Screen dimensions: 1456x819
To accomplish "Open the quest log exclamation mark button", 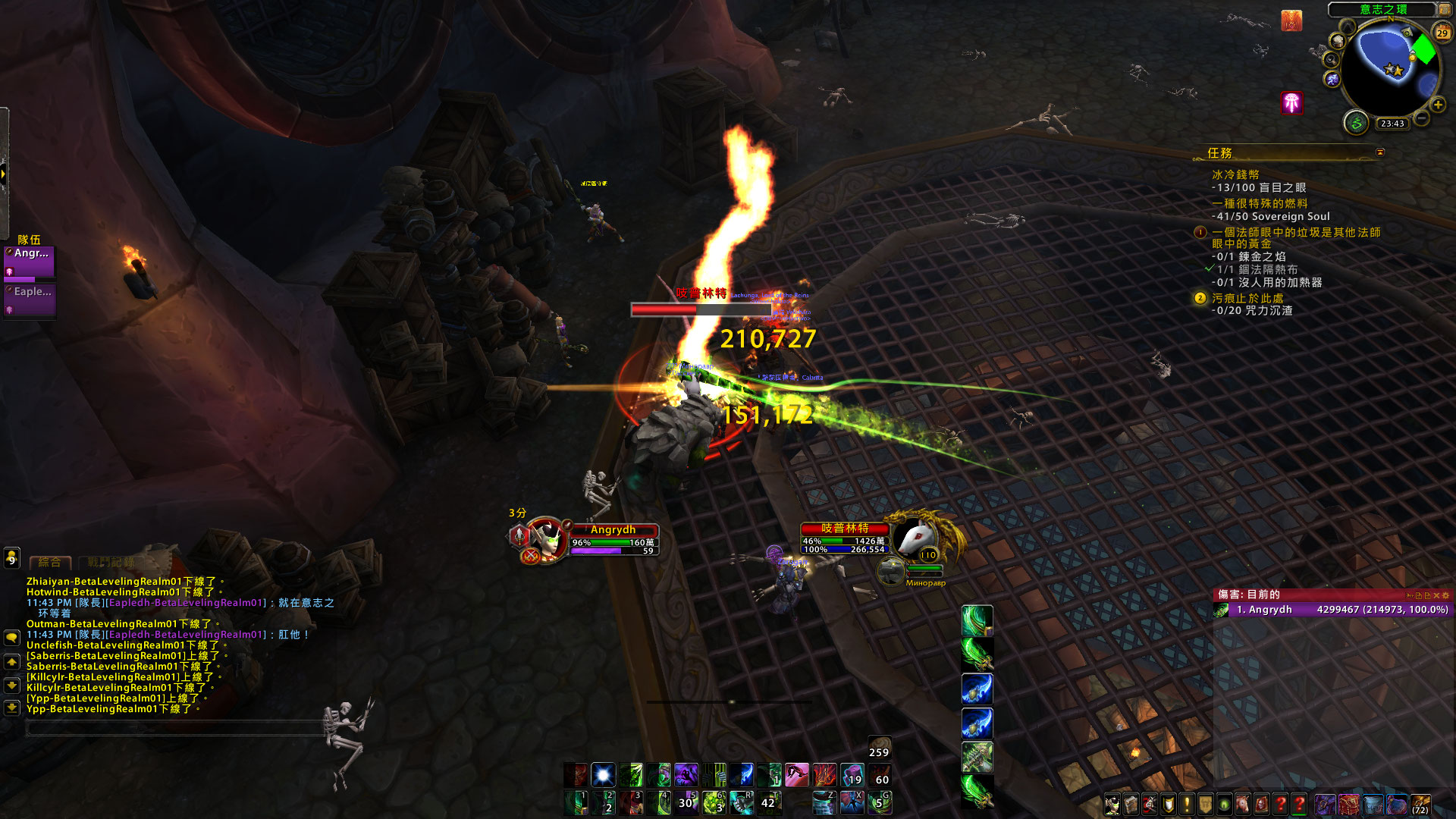I will [x=1187, y=804].
